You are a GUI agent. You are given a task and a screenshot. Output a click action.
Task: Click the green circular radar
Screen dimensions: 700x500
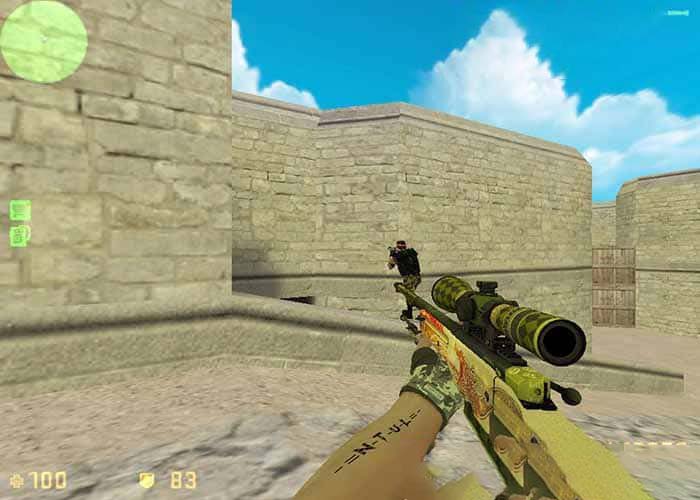[x=43, y=41]
